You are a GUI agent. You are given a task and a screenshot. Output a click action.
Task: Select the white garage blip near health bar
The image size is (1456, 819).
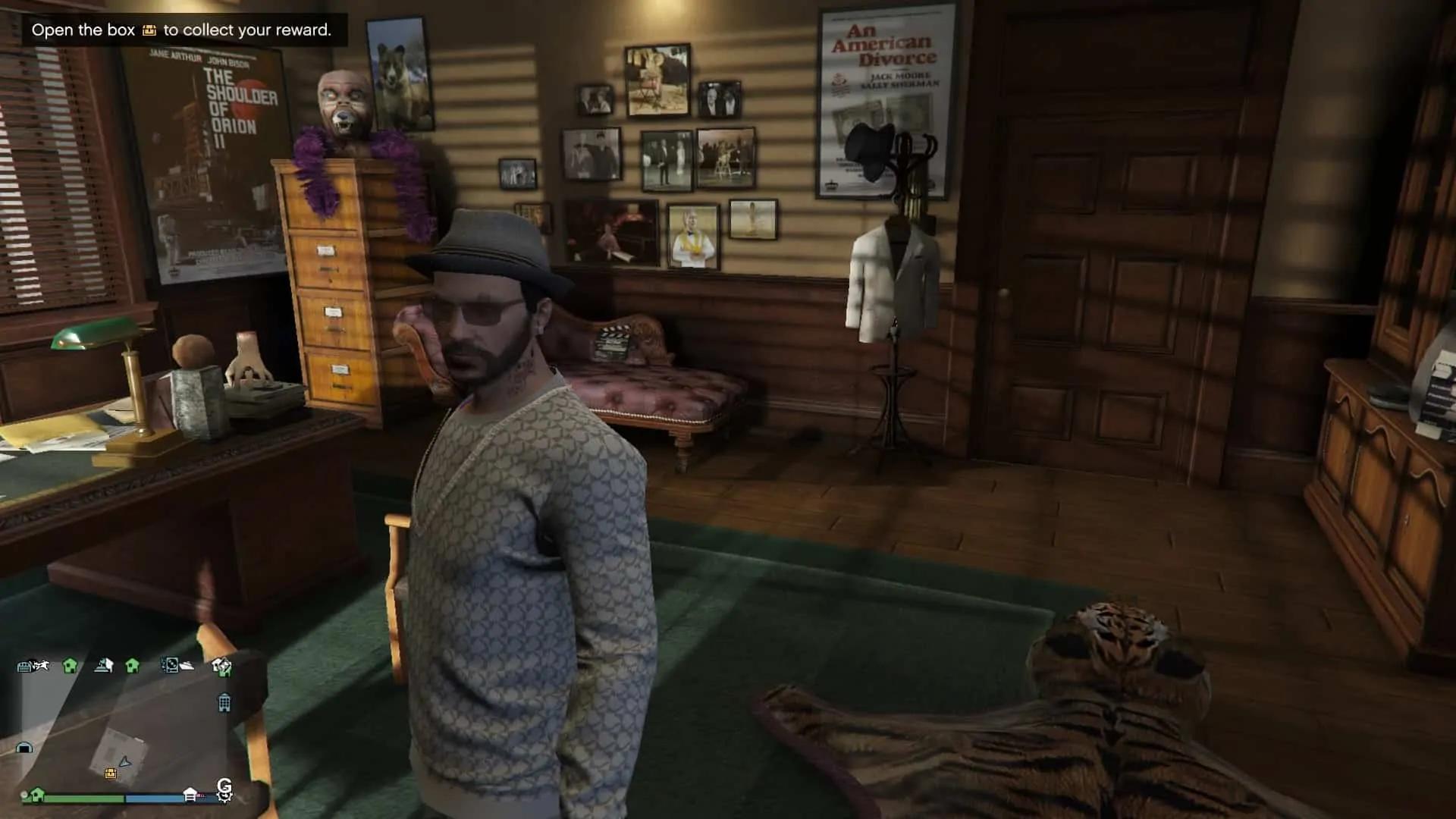click(x=190, y=794)
